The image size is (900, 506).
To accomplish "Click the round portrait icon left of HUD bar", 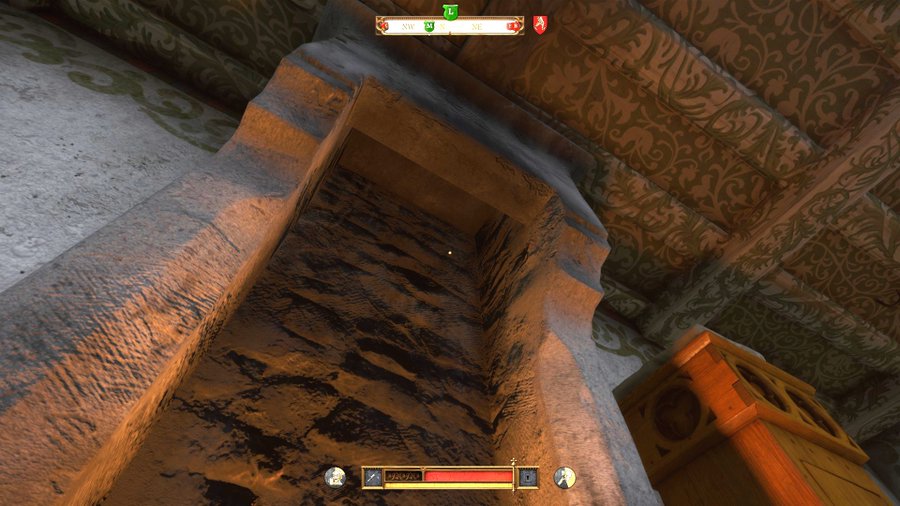I will pos(337,477).
